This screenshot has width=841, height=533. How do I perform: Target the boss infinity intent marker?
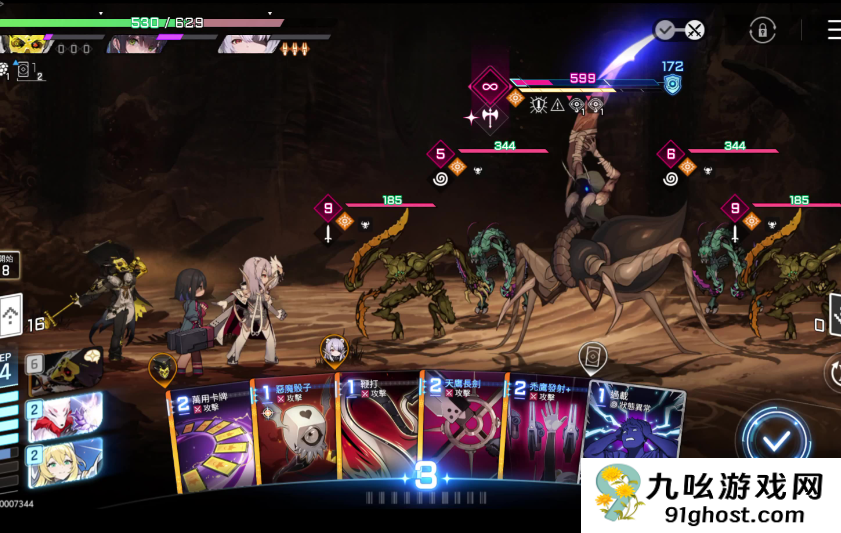click(x=490, y=87)
